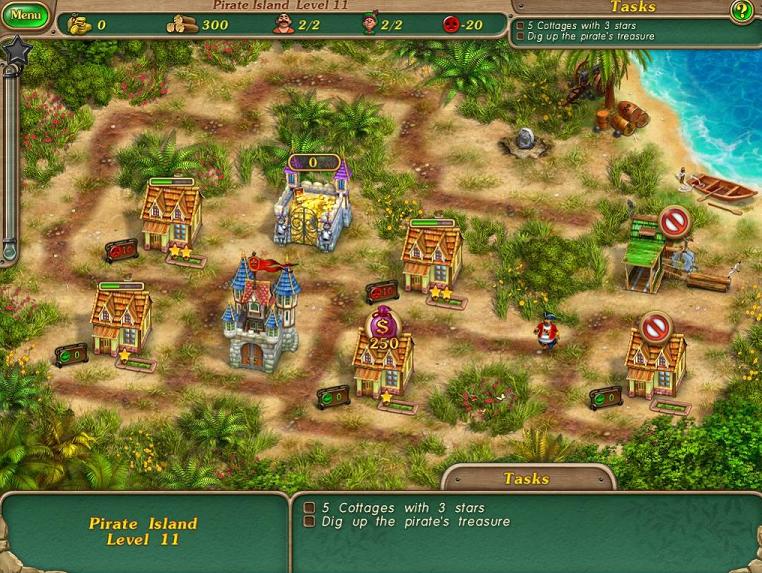
Task: Select the no-entry sign over the sawmill
Action: point(675,220)
